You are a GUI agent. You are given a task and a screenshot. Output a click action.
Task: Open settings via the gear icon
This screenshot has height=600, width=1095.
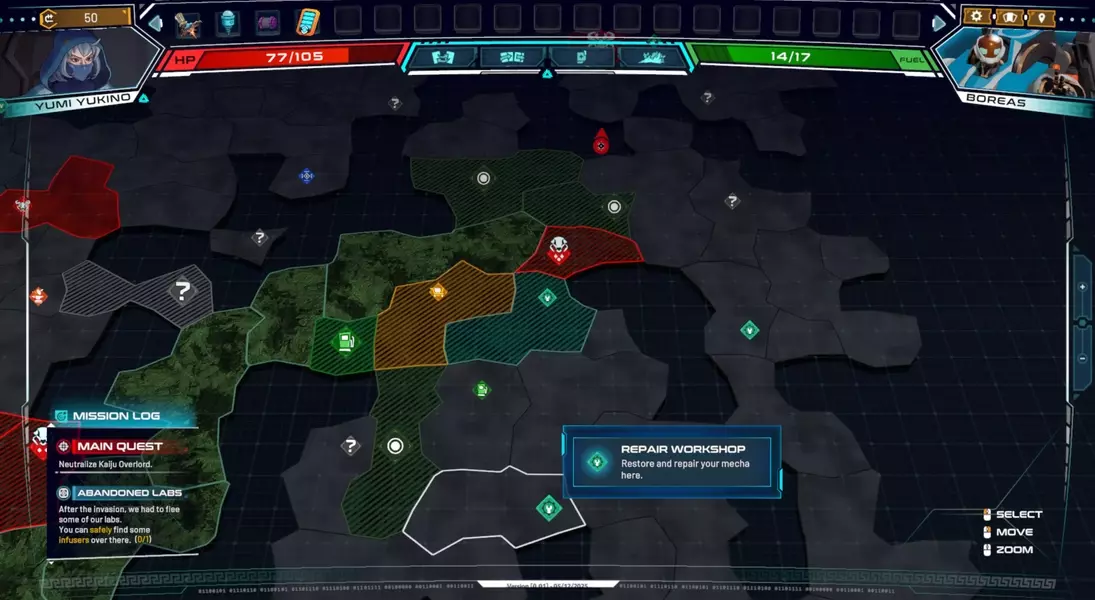(977, 17)
